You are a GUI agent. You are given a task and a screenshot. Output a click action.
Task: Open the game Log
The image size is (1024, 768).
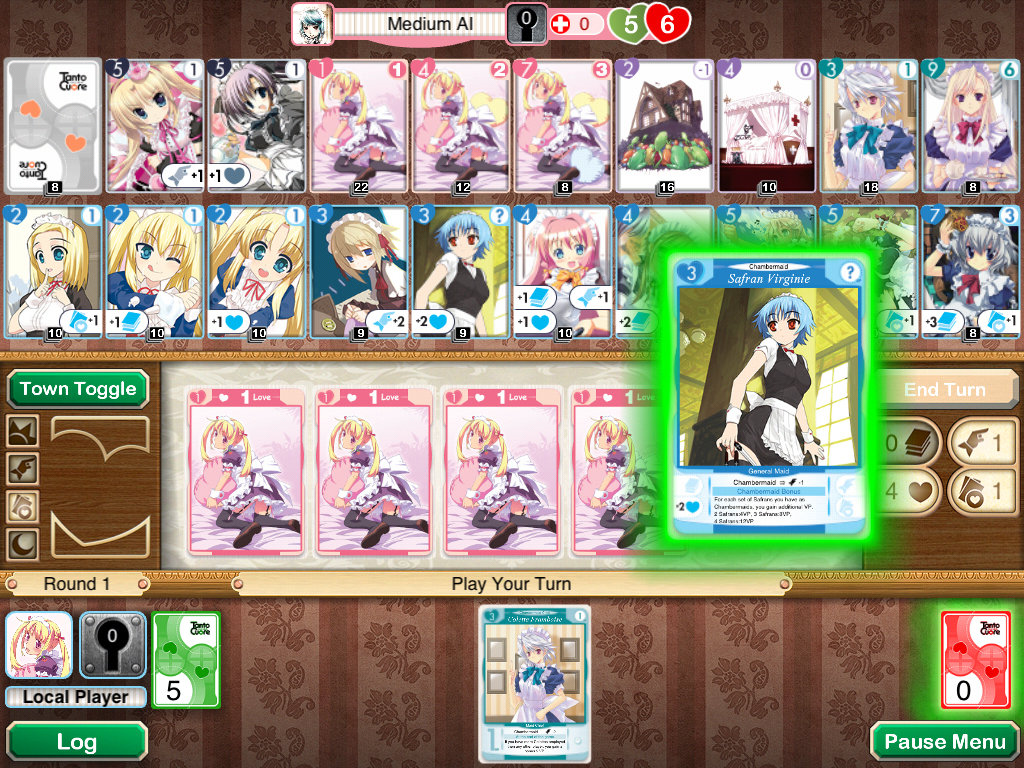(76, 741)
